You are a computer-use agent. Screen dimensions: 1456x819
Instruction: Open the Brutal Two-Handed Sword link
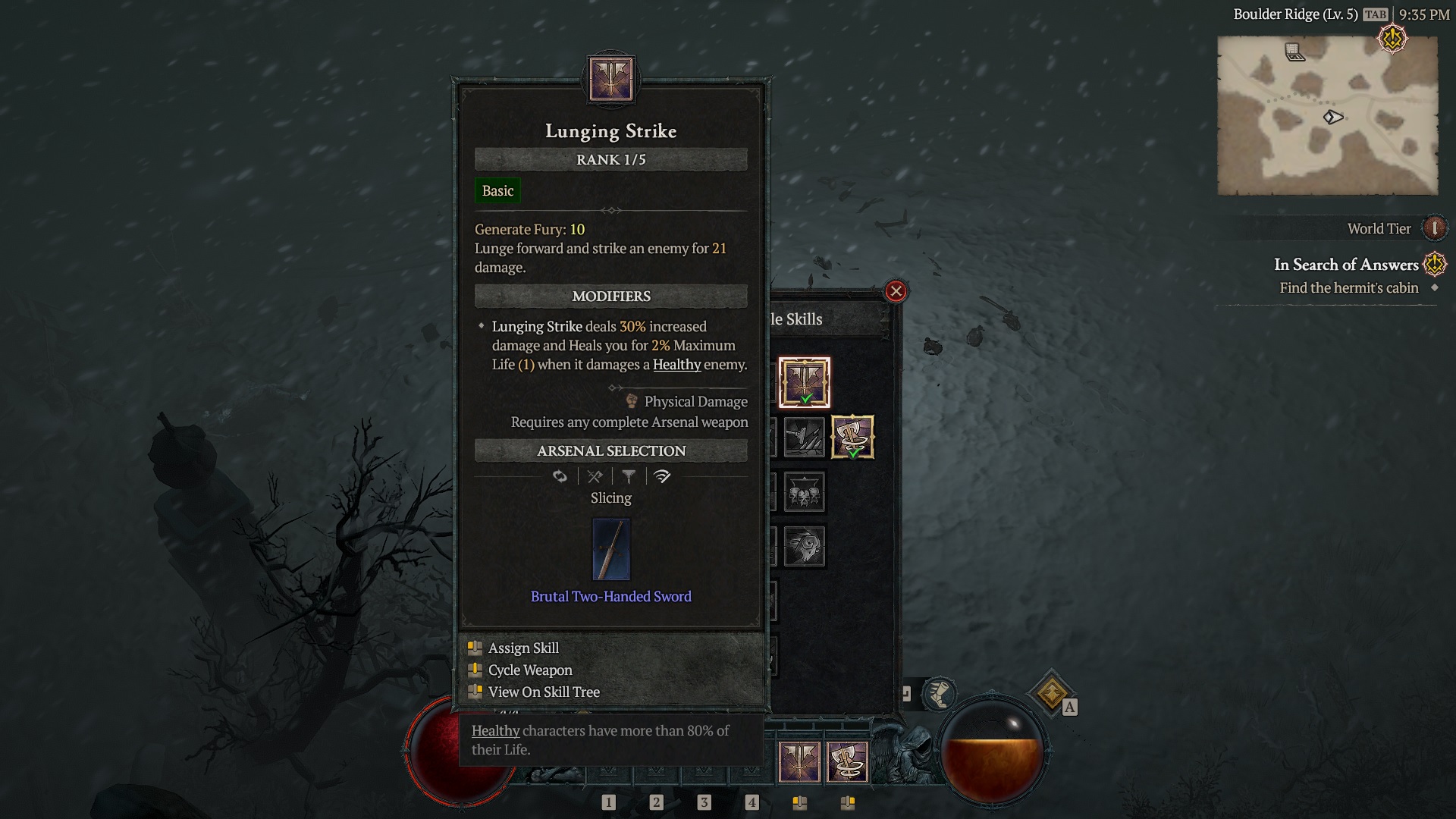pyautogui.click(x=610, y=597)
